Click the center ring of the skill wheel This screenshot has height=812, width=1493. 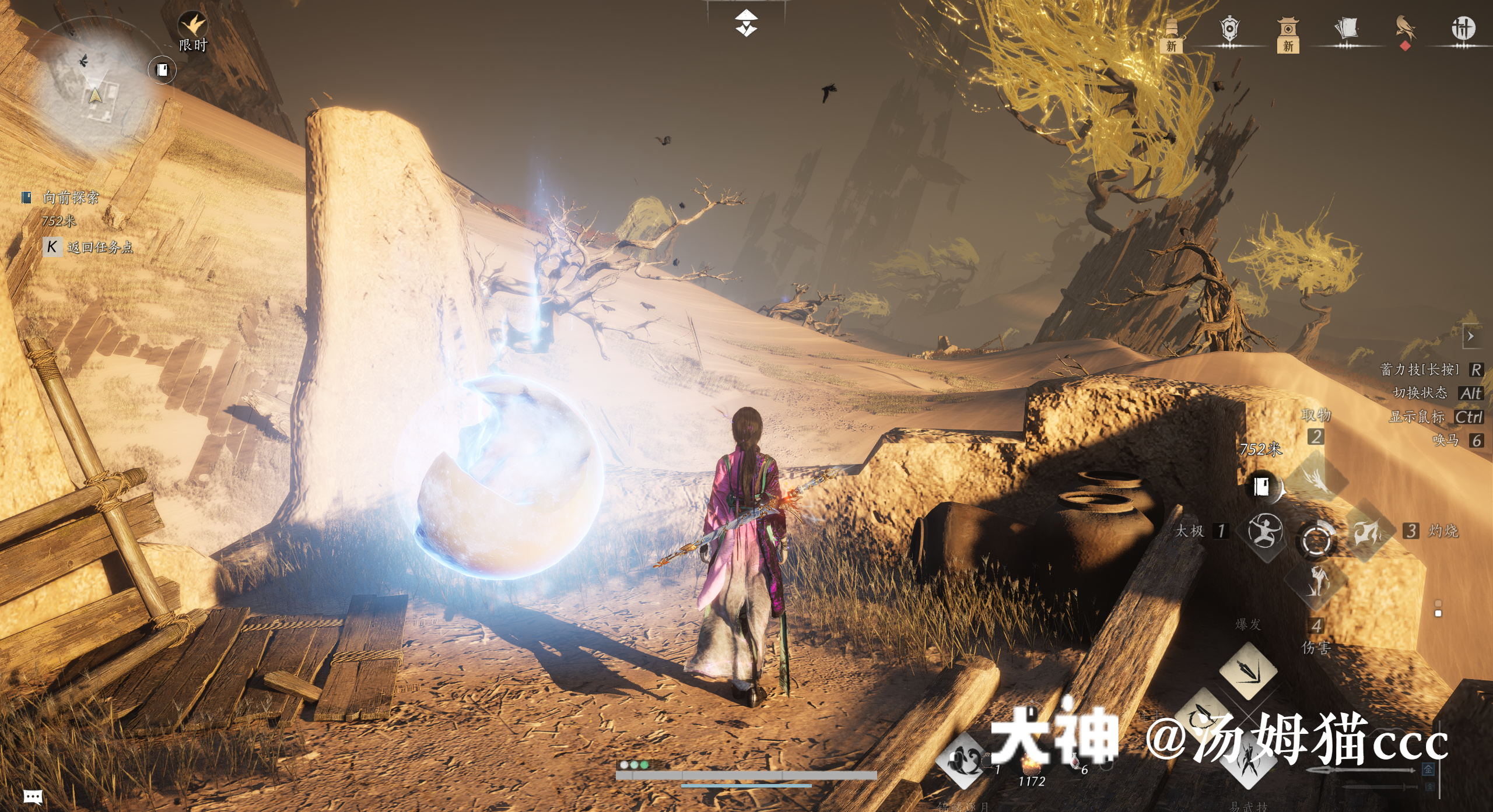1316,539
